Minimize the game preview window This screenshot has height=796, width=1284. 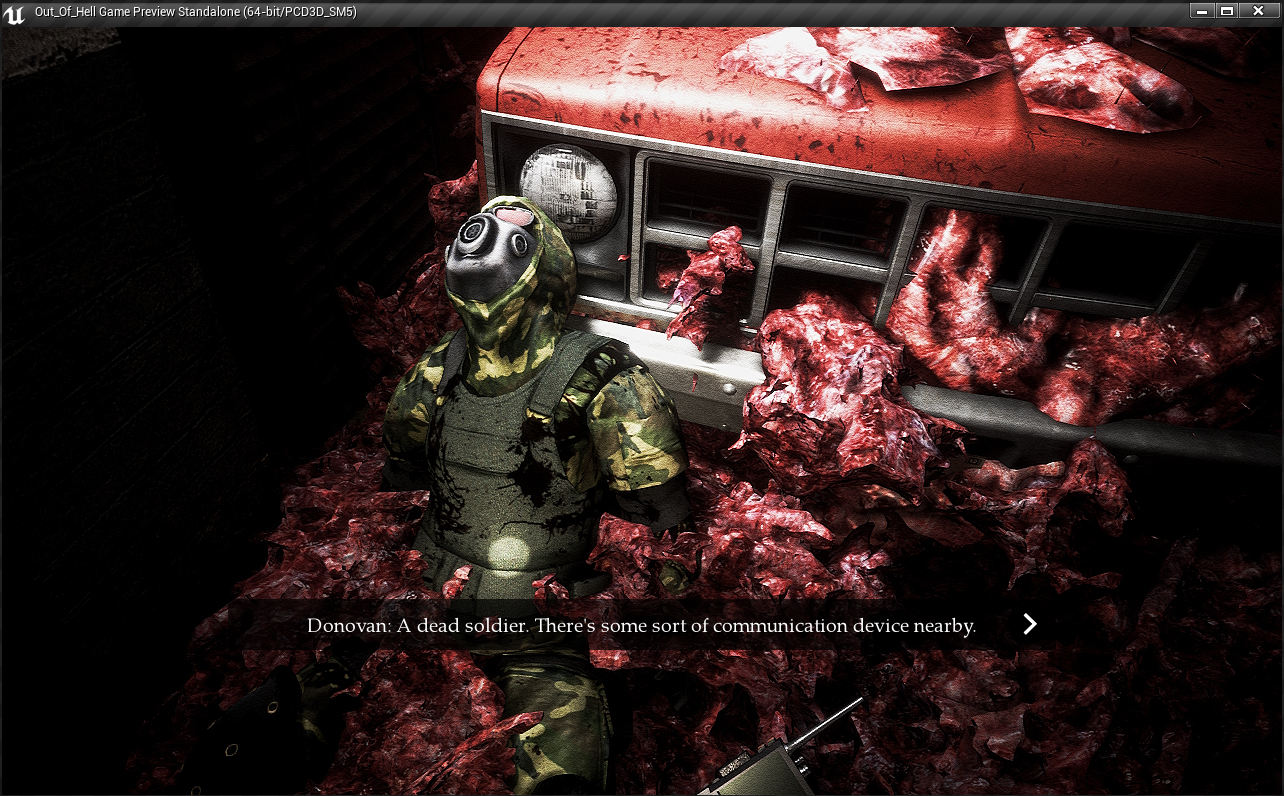tap(1201, 11)
